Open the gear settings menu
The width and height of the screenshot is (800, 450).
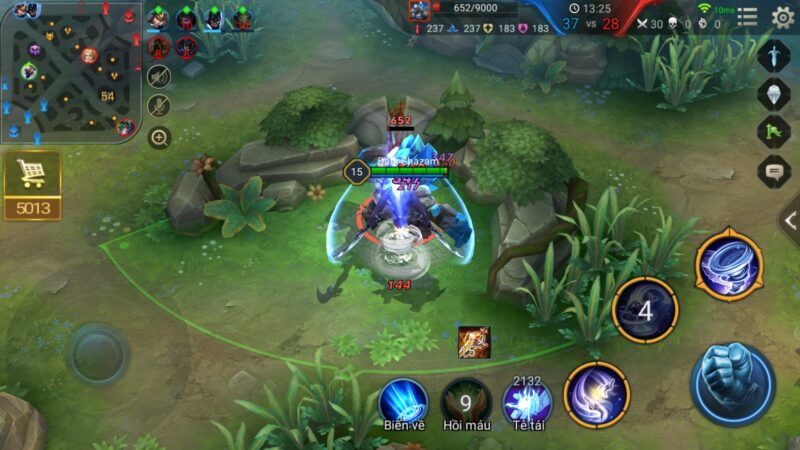coord(783,16)
